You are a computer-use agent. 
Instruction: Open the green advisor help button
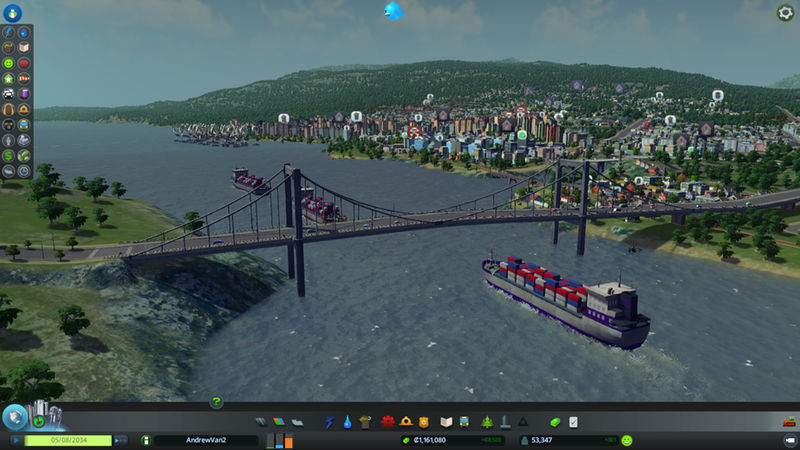pyautogui.click(x=216, y=402)
